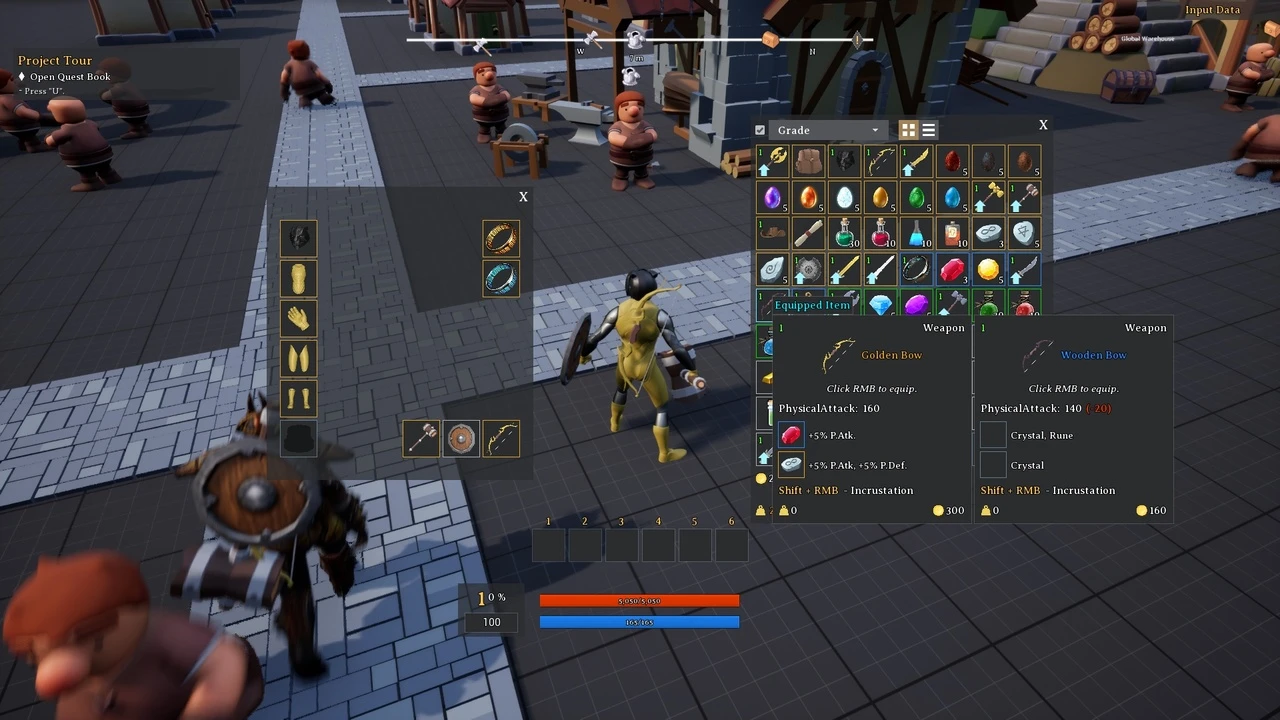Click the yellow gold gem slot
Screen dimensions: 1280x720
(989, 269)
